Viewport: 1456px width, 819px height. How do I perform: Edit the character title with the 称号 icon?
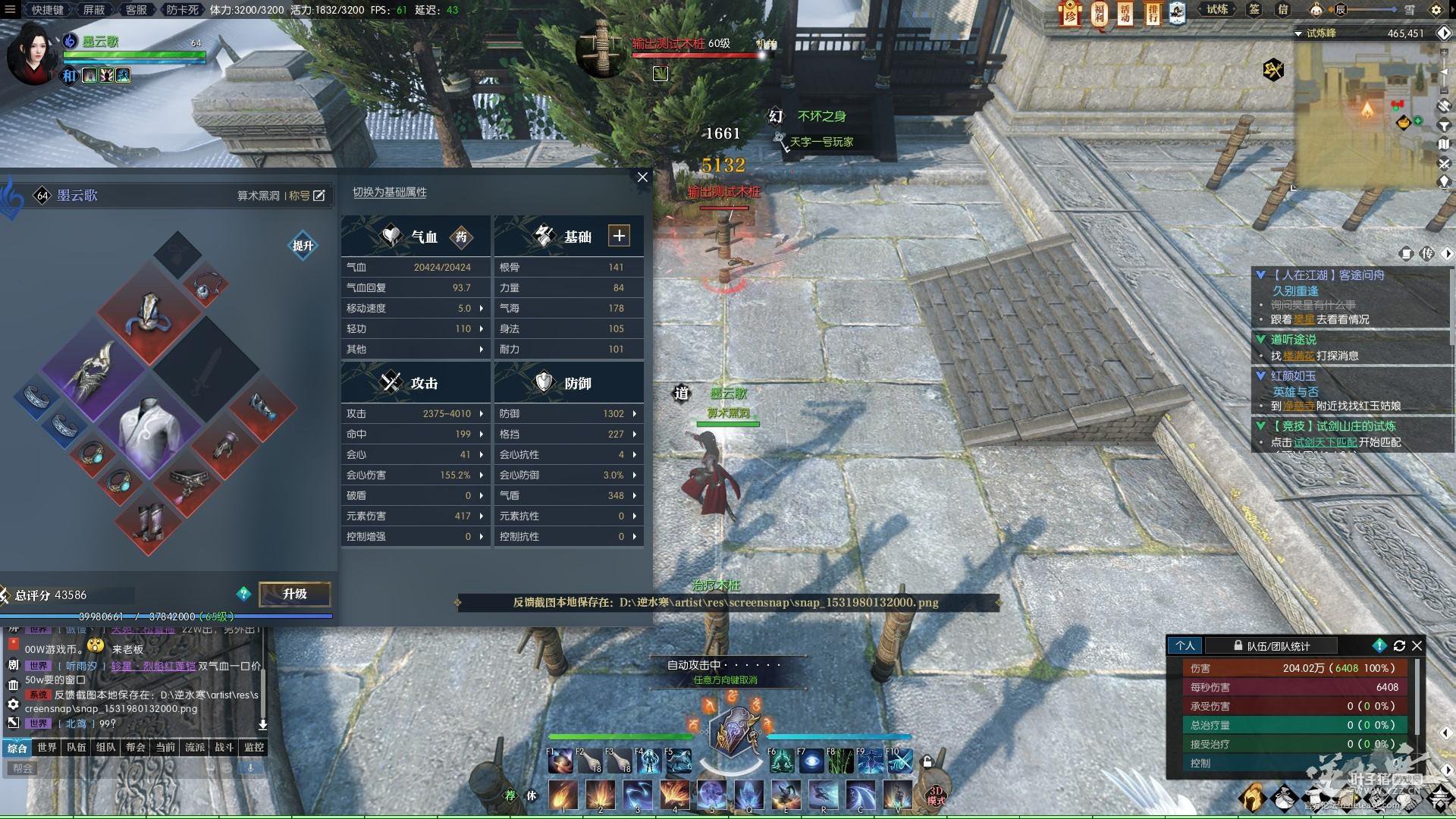319,196
